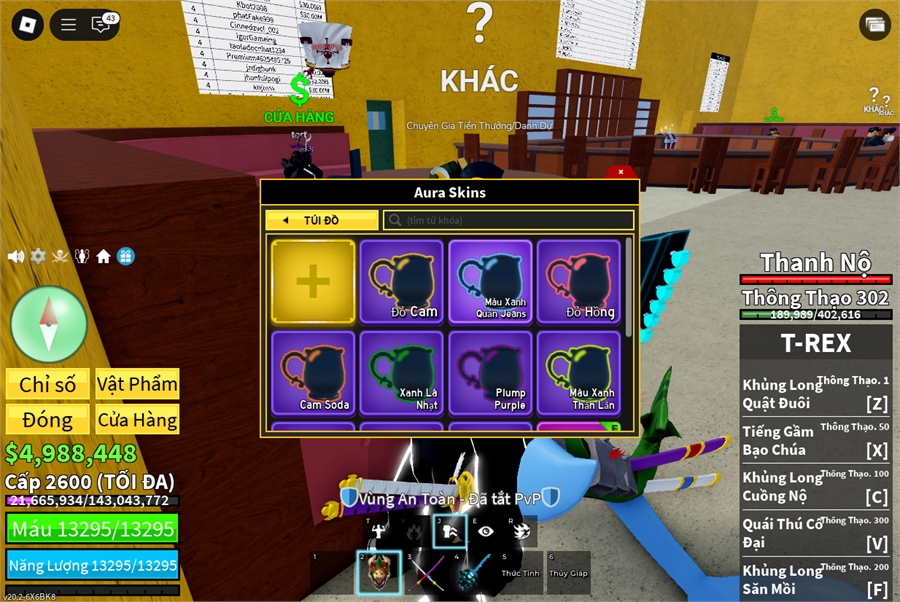Viewport: 900px width, 602px height.
Task: Click the Đóng close button
Action: coord(48,420)
